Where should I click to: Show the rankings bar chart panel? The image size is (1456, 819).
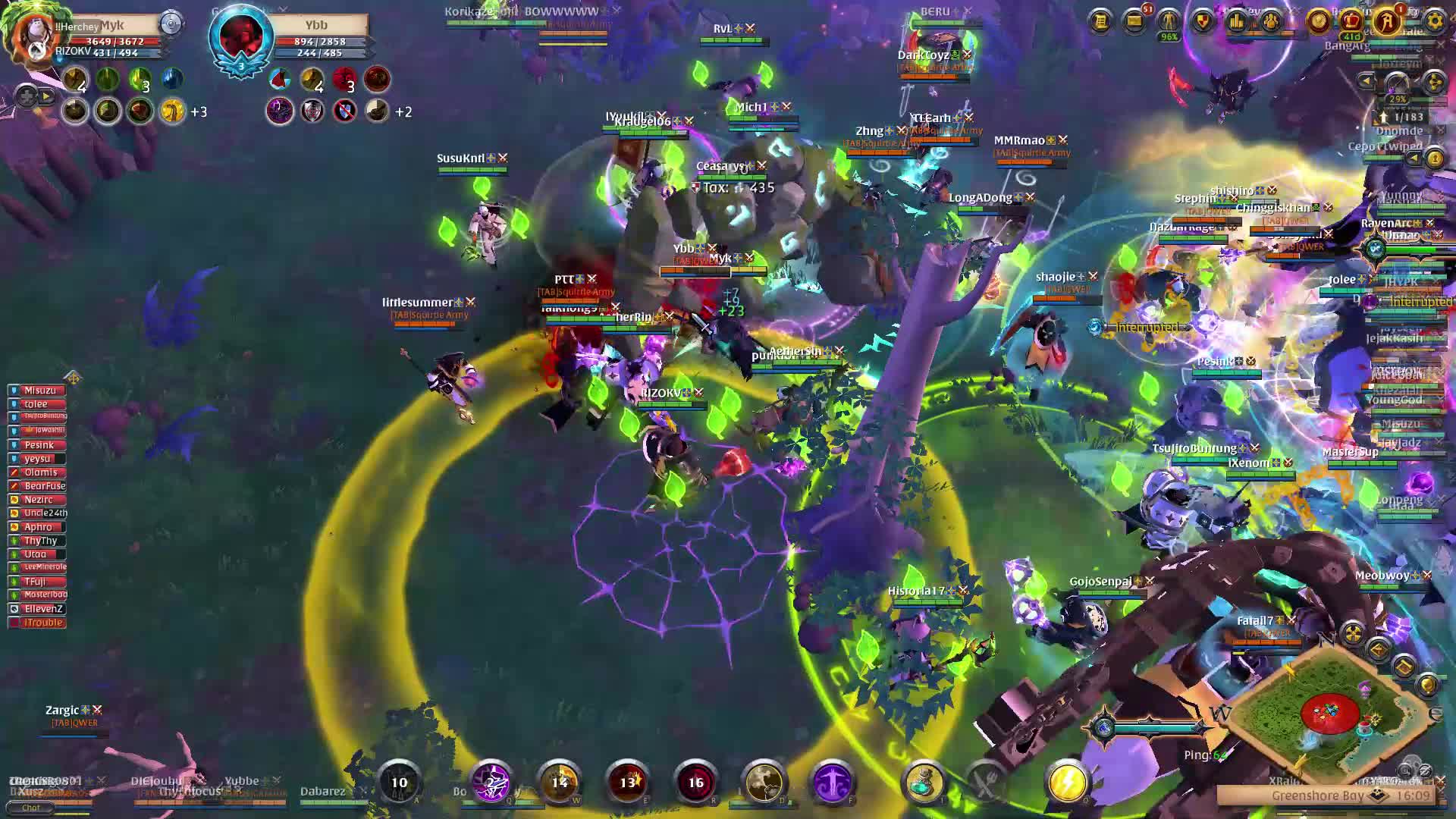(x=1237, y=21)
